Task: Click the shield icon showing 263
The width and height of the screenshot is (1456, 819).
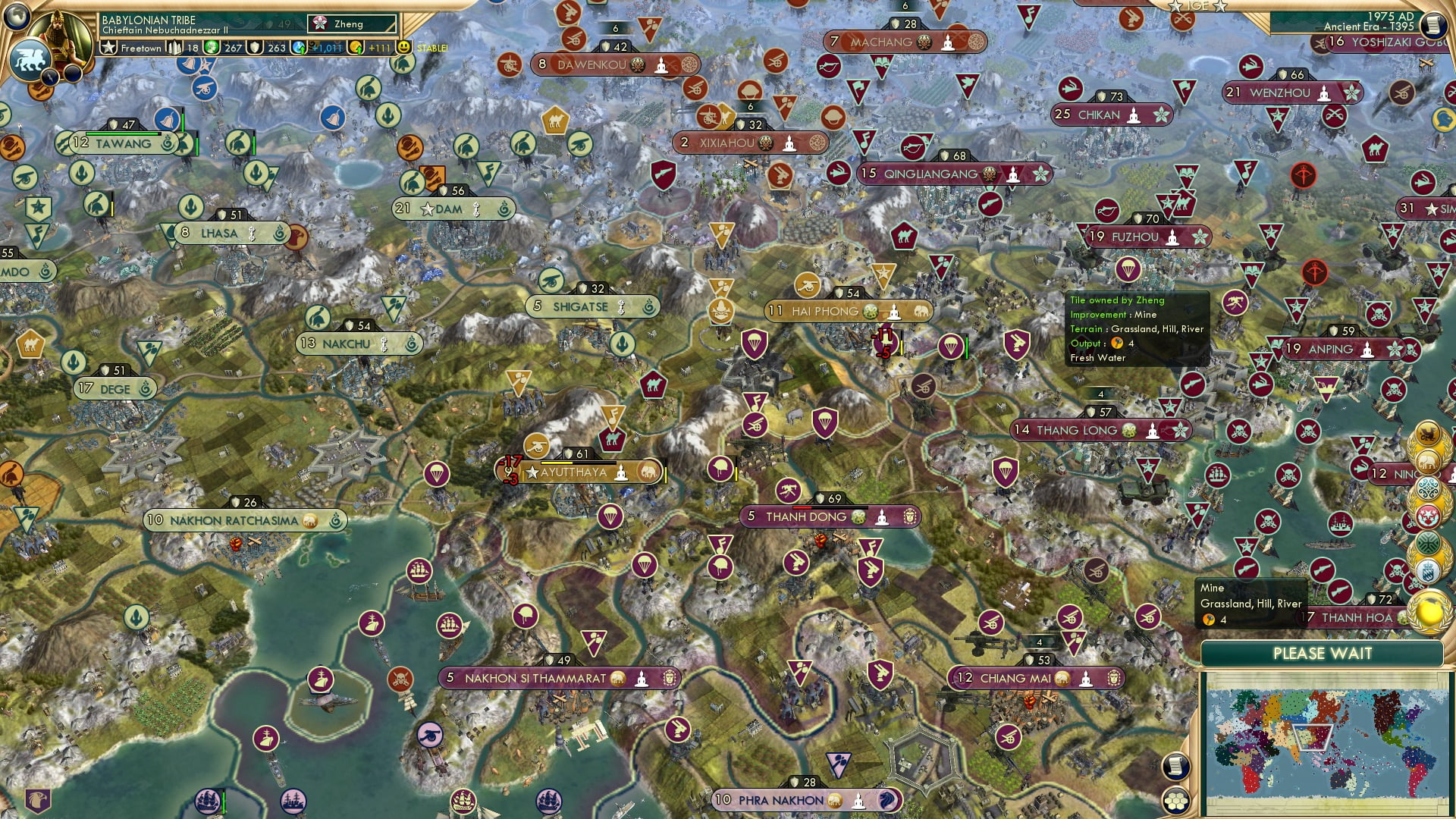Action: tap(255, 48)
